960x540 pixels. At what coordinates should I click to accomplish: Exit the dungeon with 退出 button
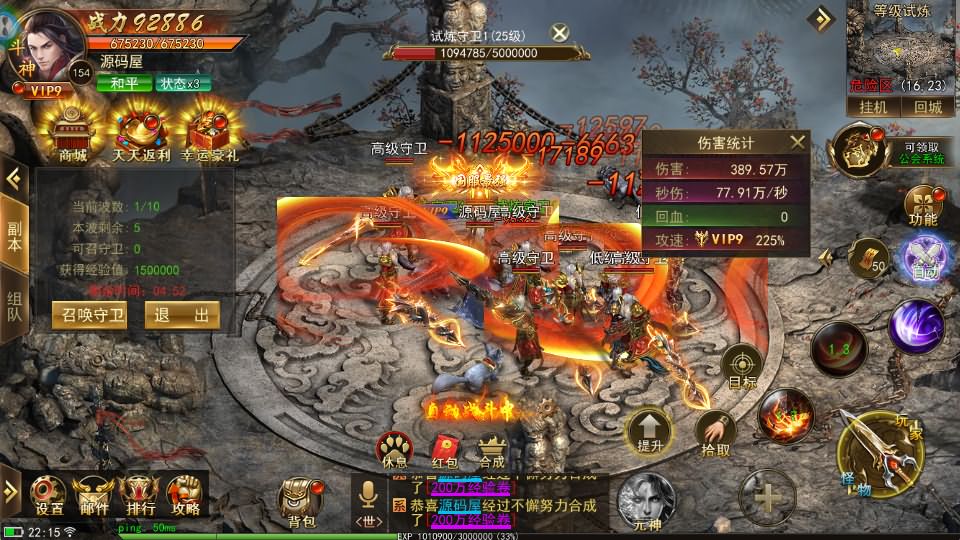(182, 315)
